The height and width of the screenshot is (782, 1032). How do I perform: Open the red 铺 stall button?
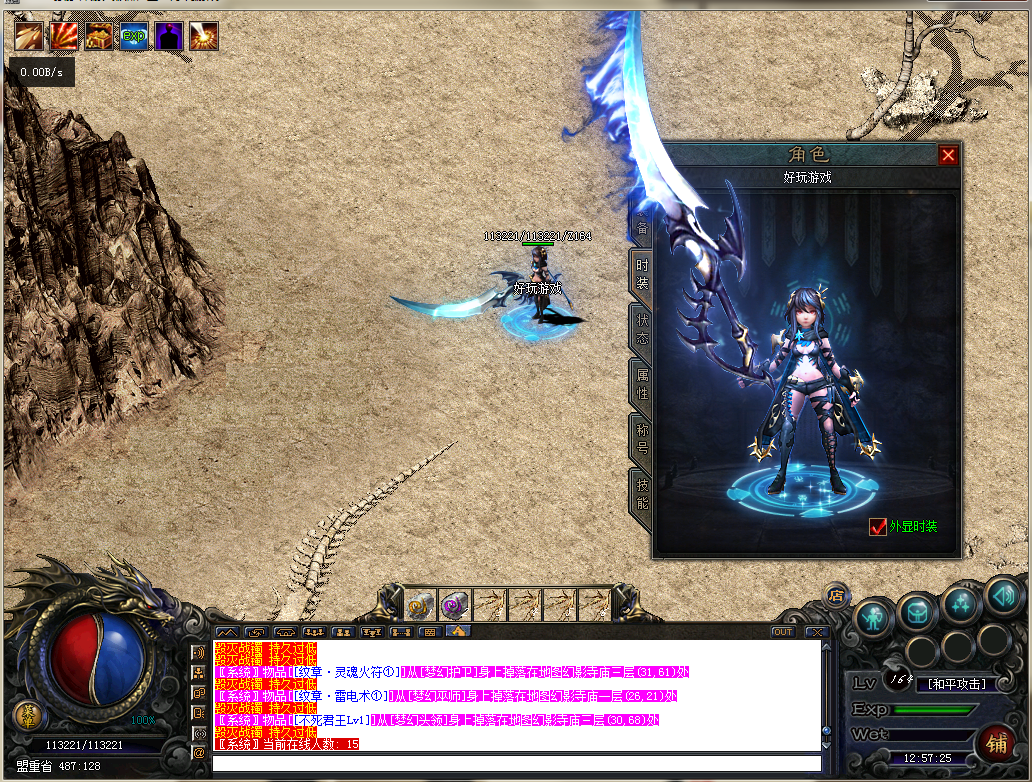[996, 743]
